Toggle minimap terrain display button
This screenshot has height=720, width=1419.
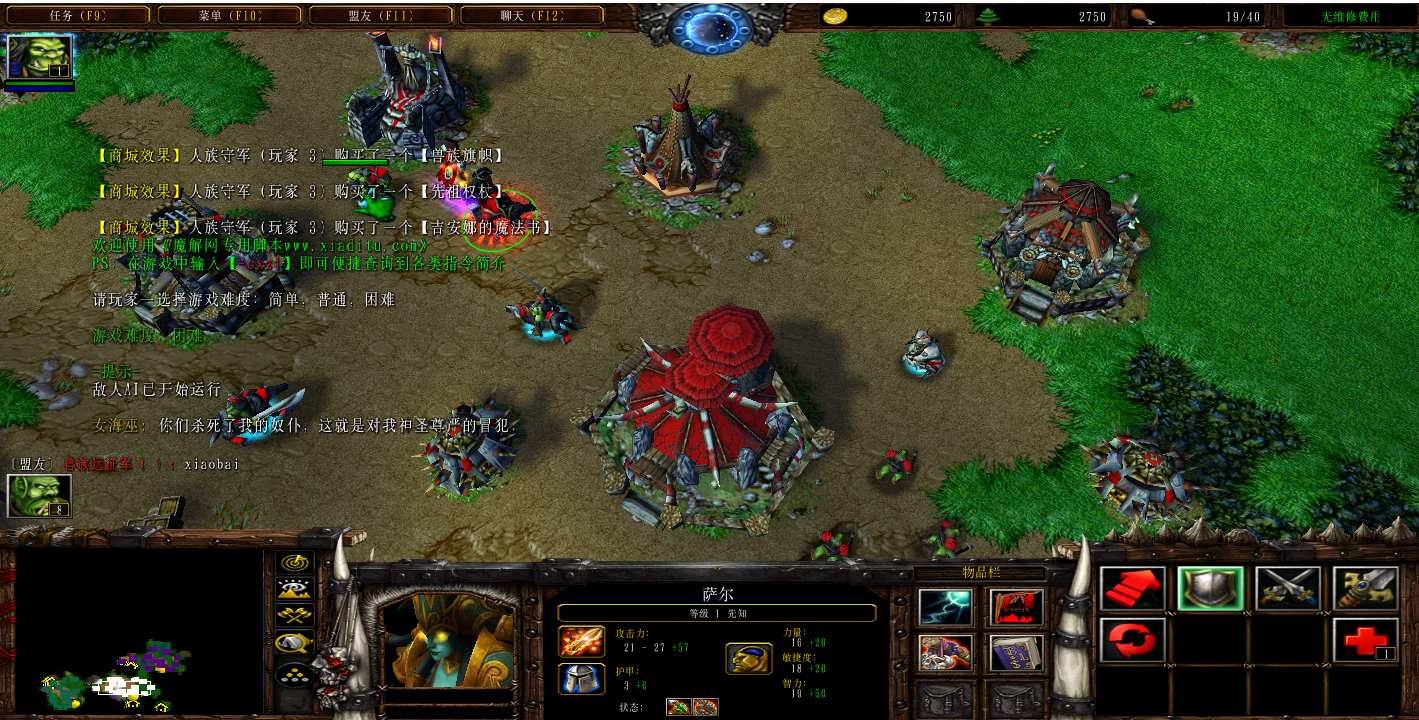tap(296, 590)
